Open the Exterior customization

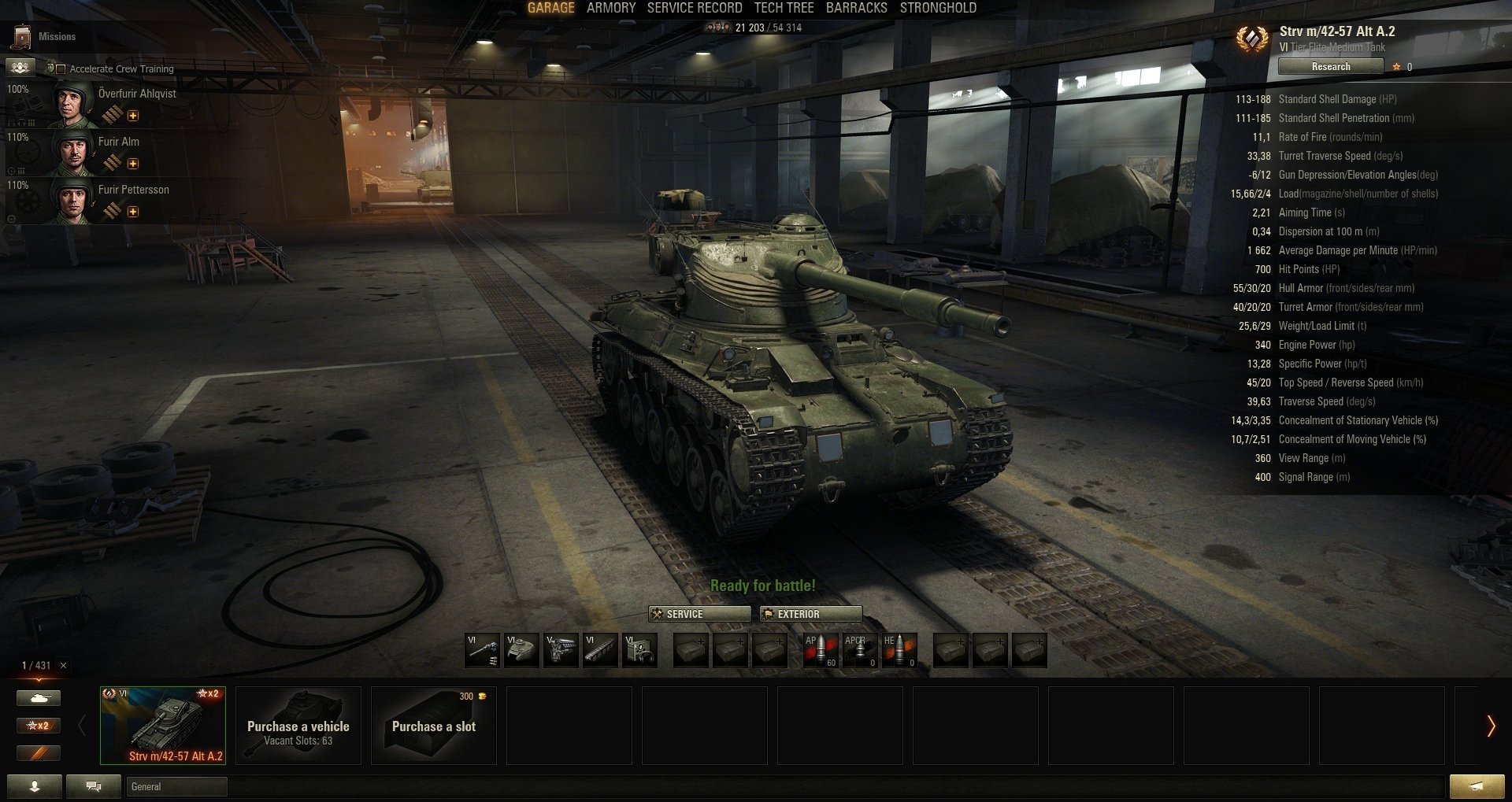click(x=810, y=614)
